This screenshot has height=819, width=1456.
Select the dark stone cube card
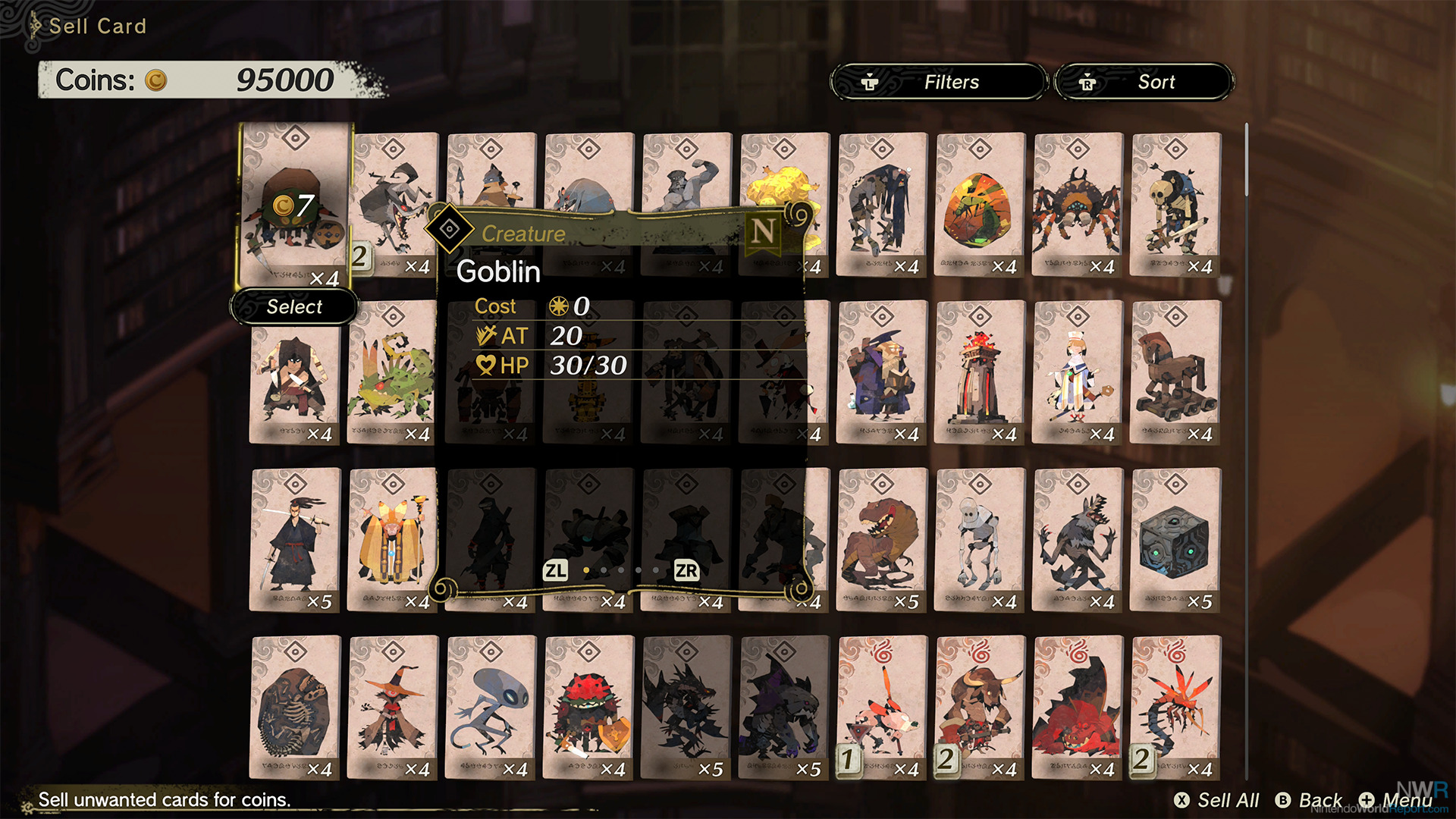pos(1175,540)
